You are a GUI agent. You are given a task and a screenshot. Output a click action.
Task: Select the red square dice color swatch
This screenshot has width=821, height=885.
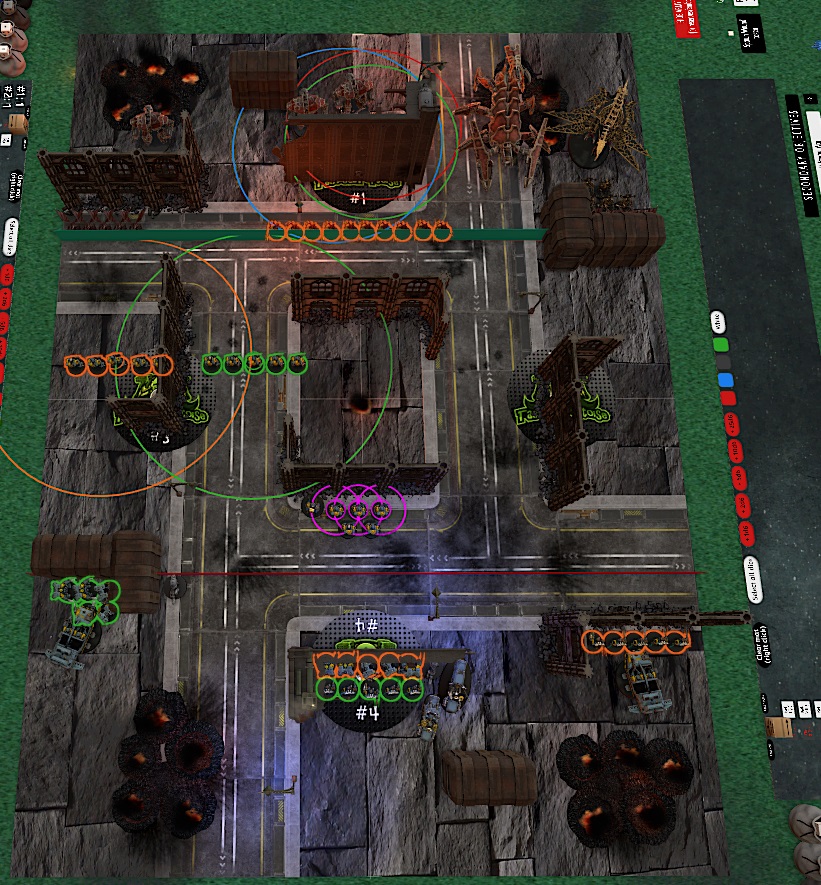point(727,399)
